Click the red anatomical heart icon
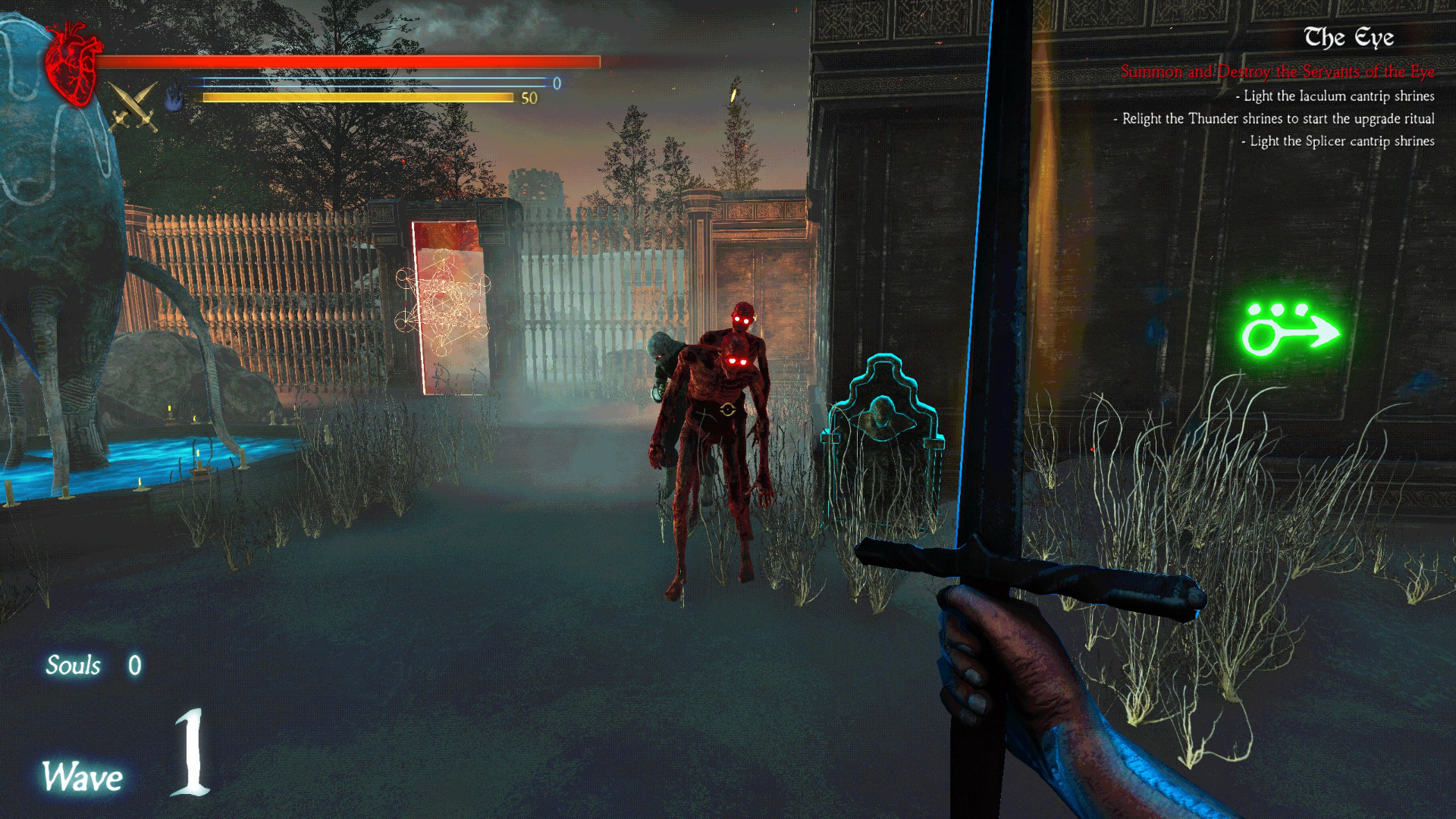This screenshot has height=819, width=1456. coord(73,64)
